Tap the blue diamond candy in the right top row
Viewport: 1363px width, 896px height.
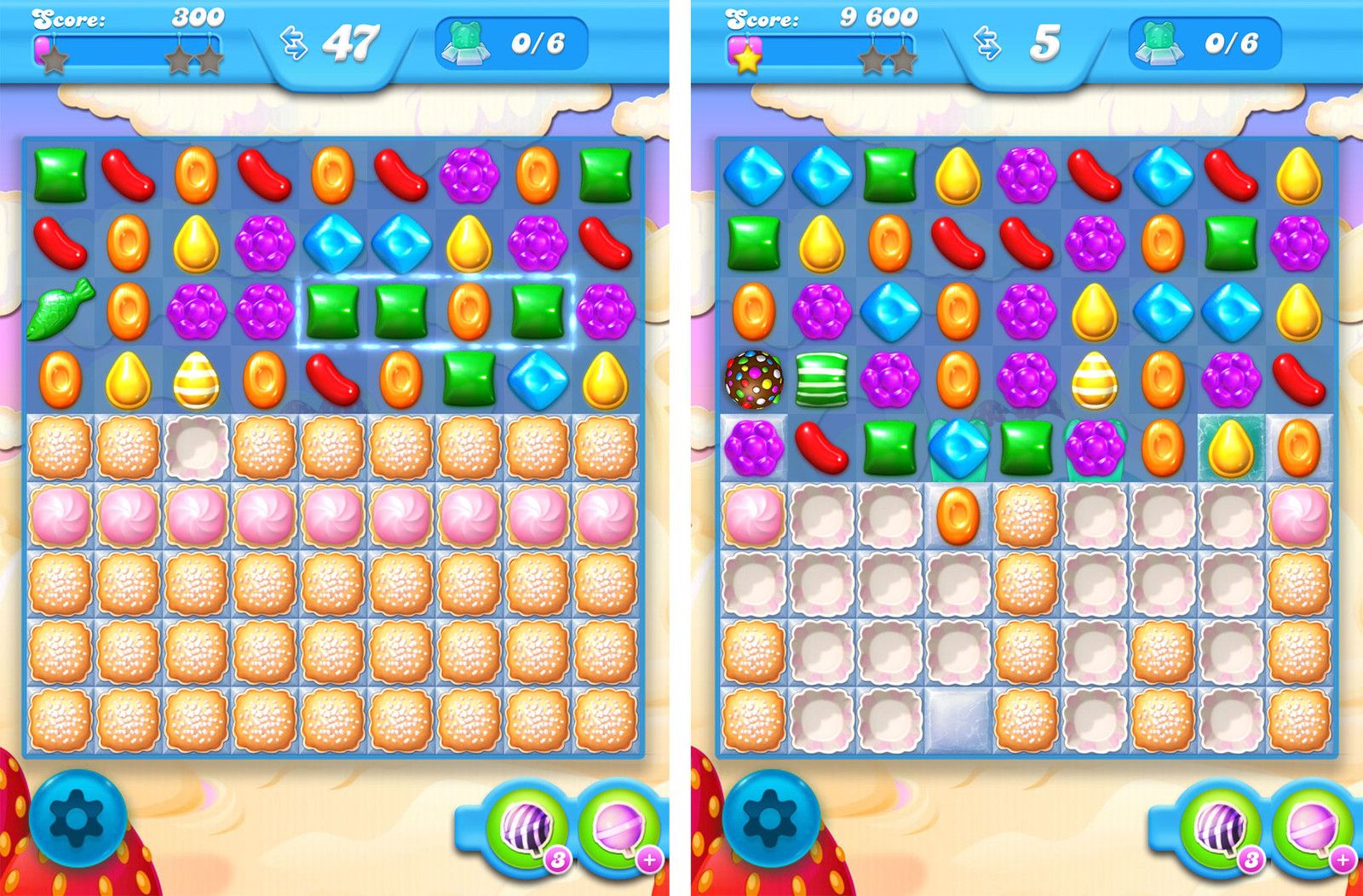pos(755,175)
